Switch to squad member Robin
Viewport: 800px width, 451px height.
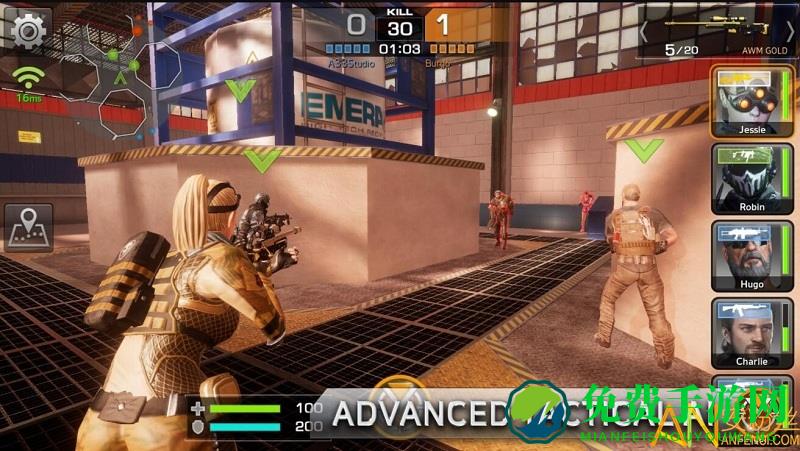pyautogui.click(x=744, y=178)
